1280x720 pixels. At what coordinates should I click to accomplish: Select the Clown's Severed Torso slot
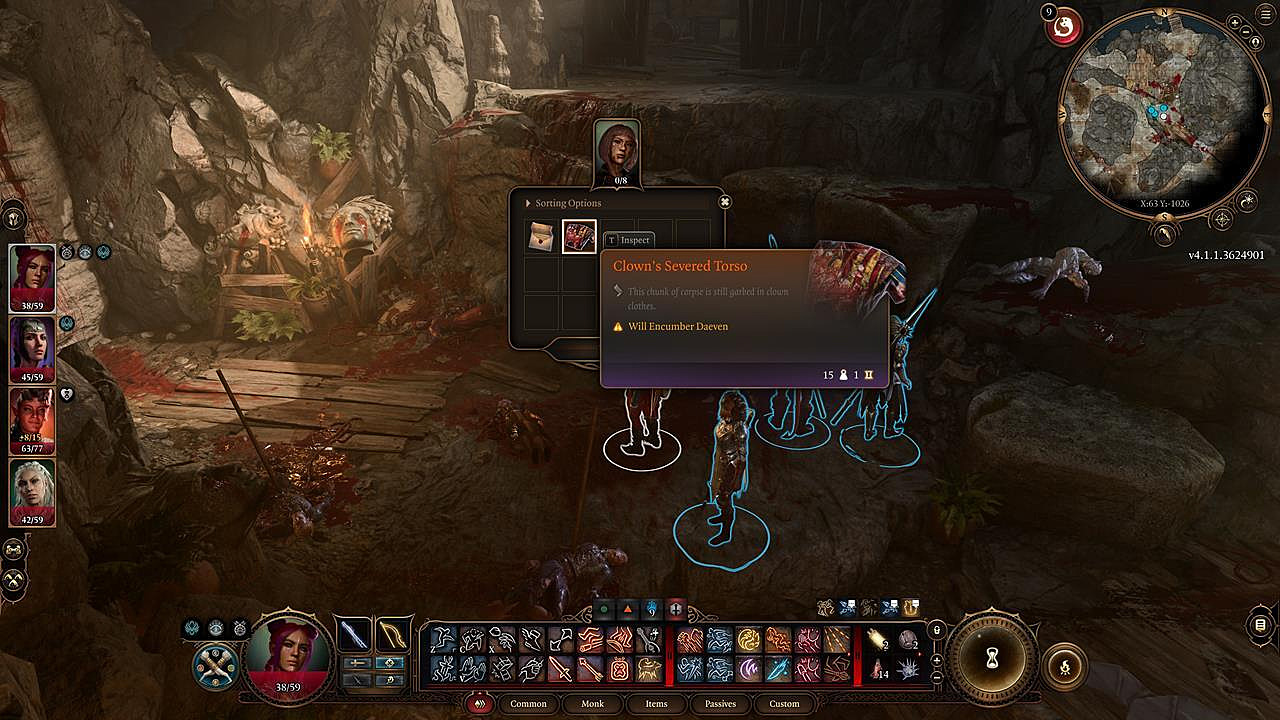[579, 237]
